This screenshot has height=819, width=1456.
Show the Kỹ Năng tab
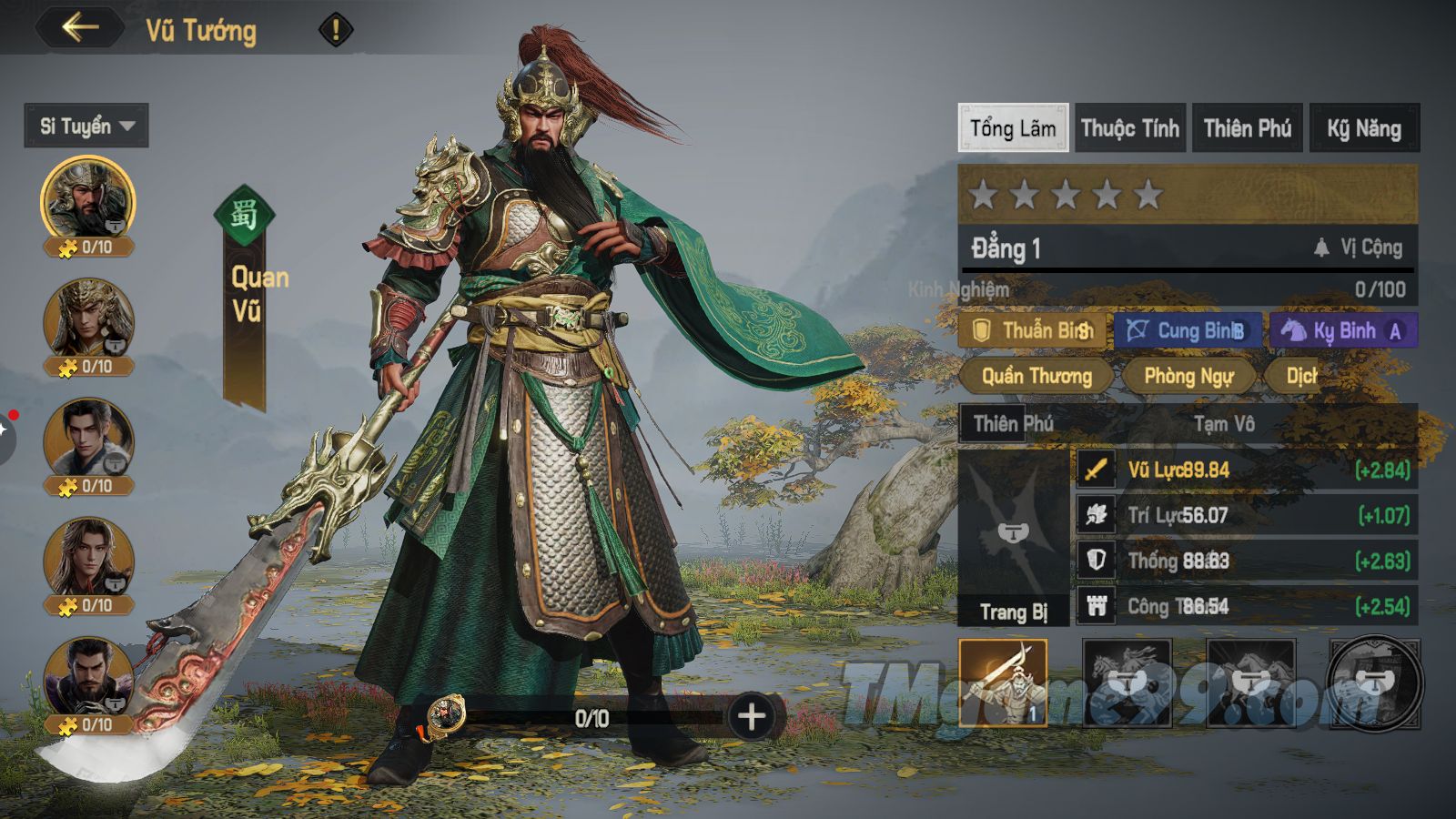pos(1363,128)
